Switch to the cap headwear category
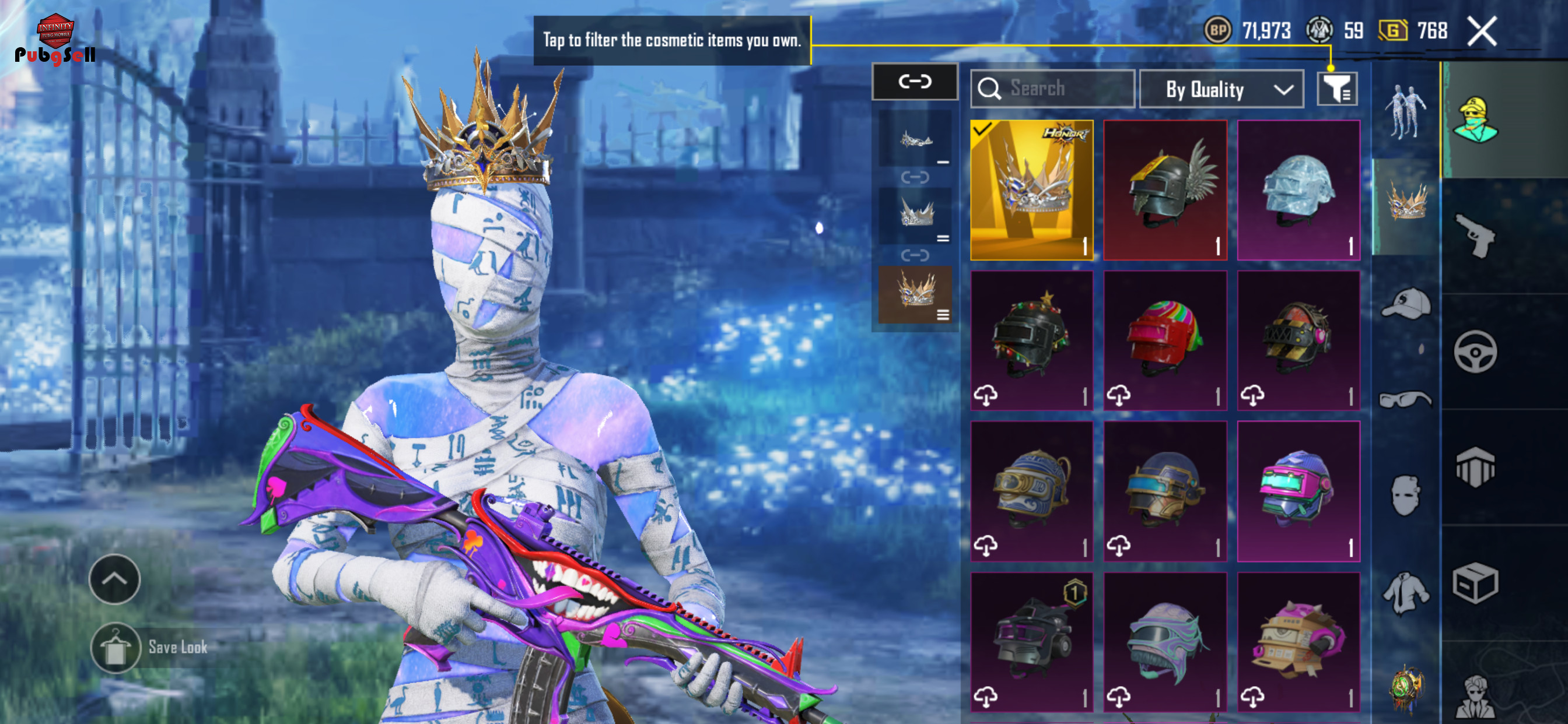The width and height of the screenshot is (1568, 724). click(1405, 303)
